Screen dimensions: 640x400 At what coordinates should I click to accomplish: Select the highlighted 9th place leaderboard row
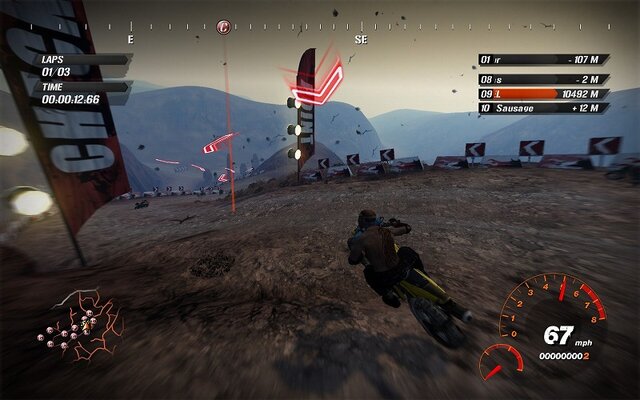click(x=543, y=93)
